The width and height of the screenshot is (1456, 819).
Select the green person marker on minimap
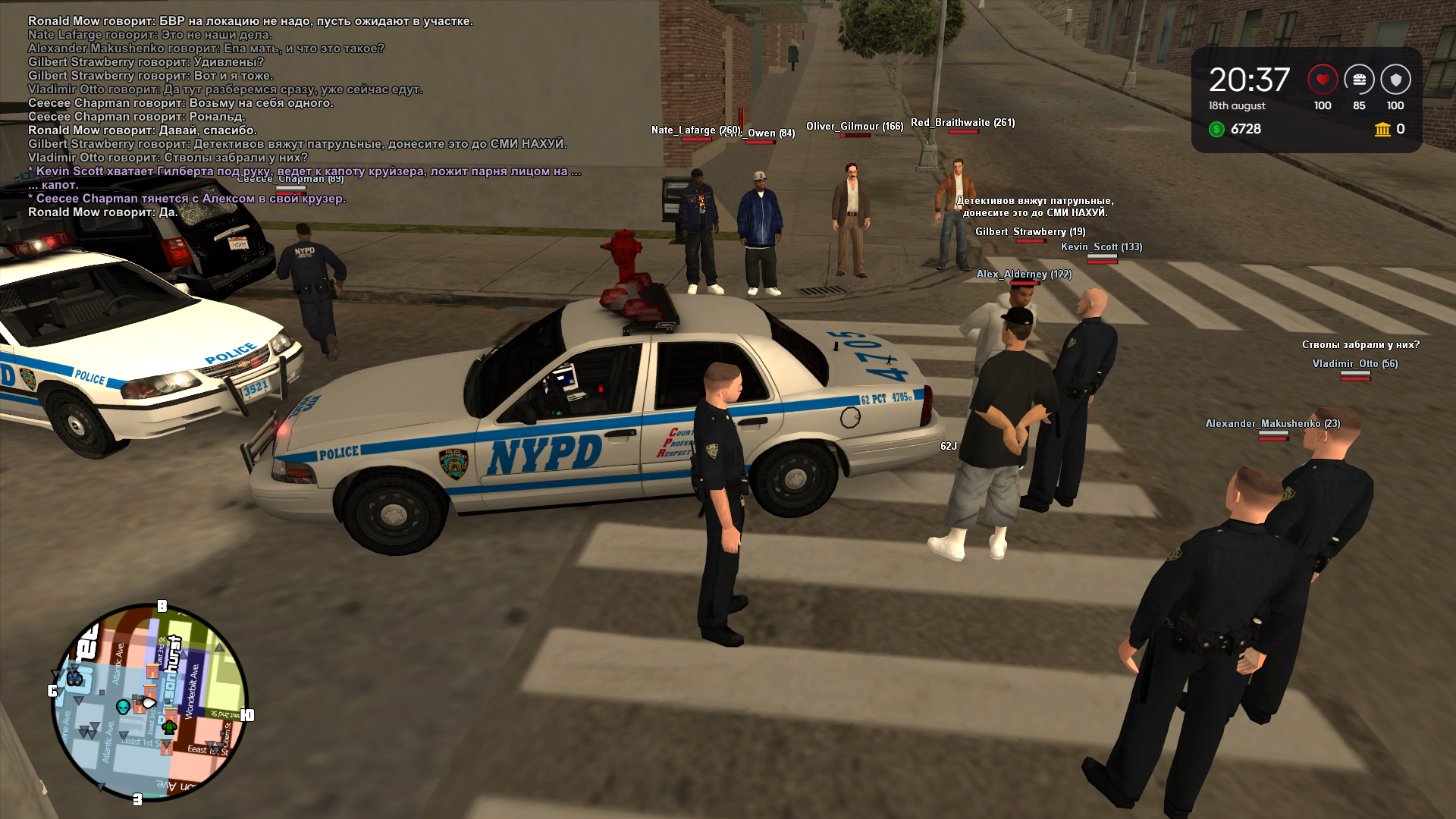(x=169, y=727)
